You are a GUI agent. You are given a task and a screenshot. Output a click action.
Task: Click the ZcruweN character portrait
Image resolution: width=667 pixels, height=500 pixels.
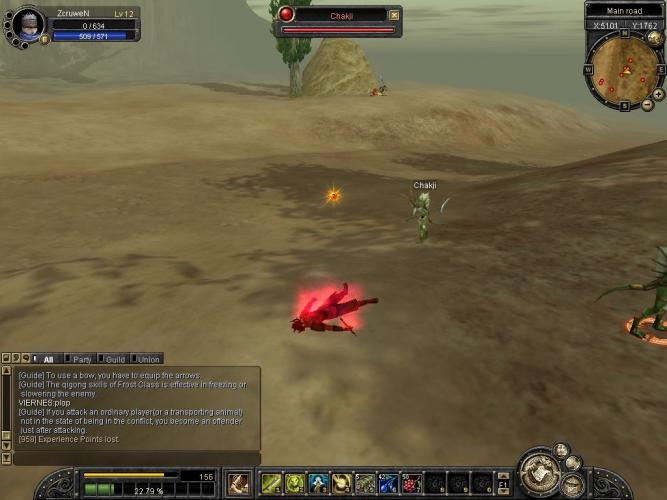tap(30, 24)
